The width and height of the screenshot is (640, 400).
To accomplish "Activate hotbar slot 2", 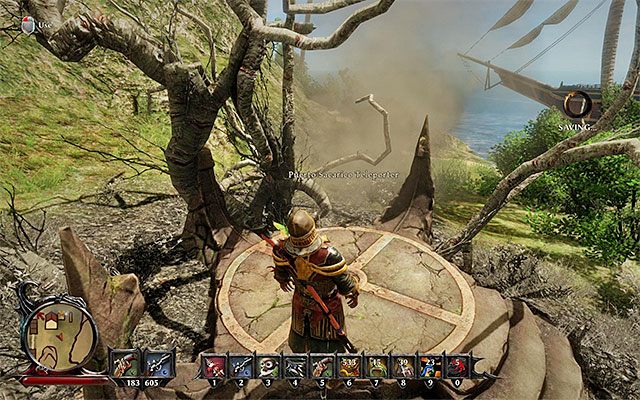I will (241, 366).
